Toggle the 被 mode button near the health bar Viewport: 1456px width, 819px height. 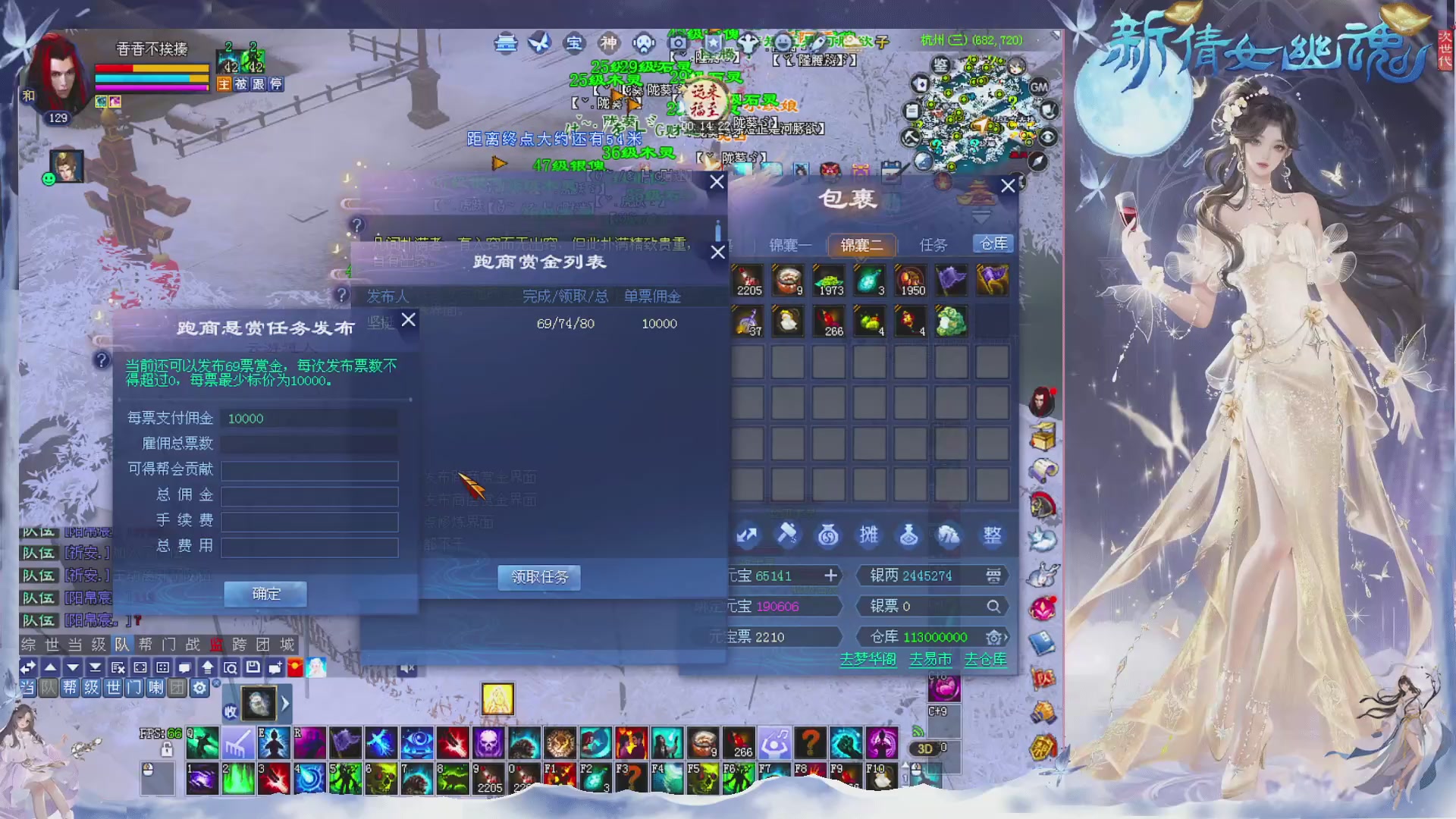pos(241,84)
